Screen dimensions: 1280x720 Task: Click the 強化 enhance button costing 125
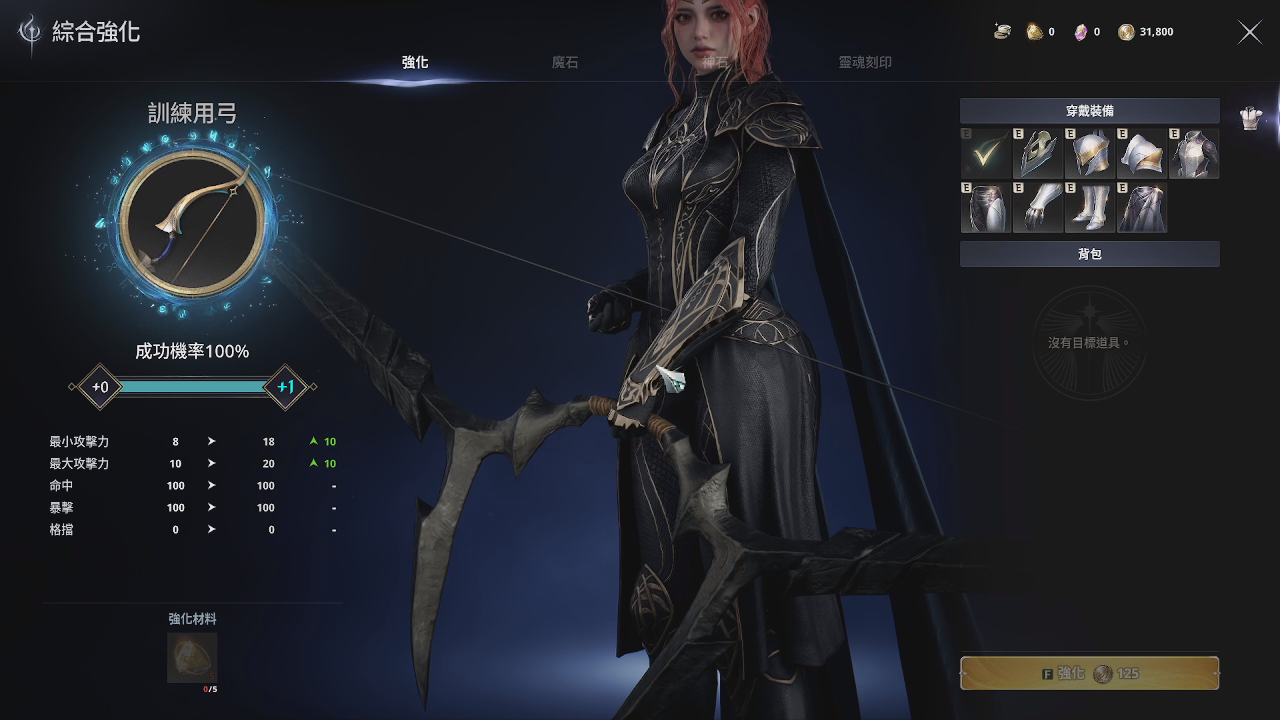tap(1089, 673)
